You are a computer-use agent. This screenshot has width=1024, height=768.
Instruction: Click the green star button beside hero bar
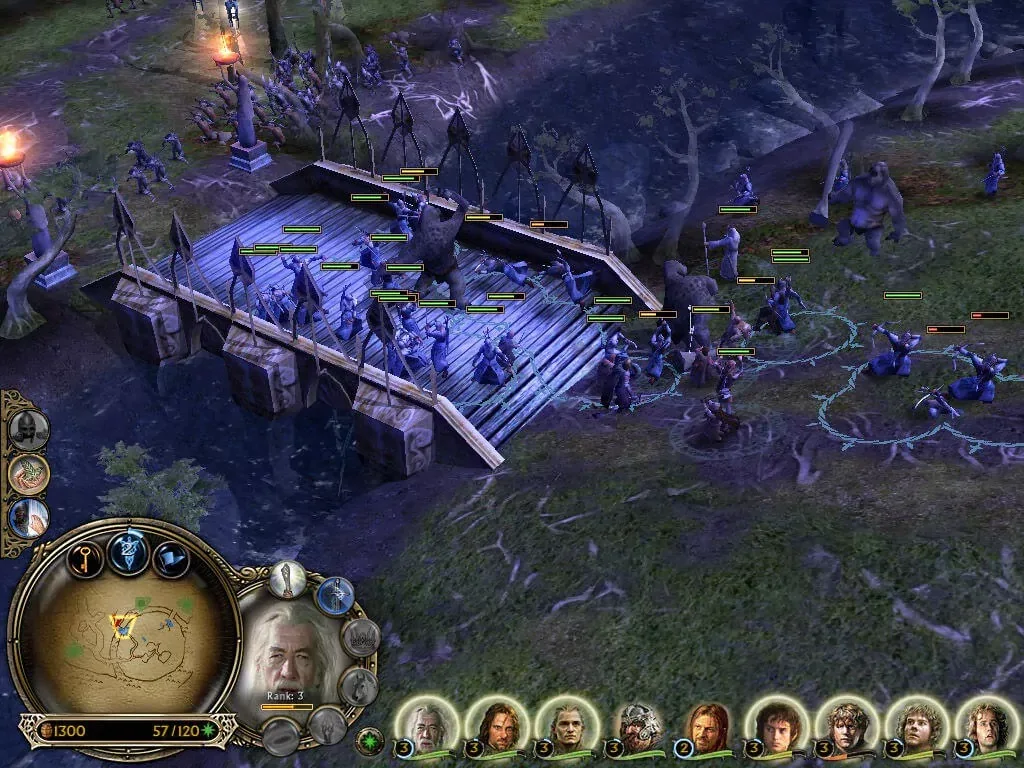click(x=369, y=742)
